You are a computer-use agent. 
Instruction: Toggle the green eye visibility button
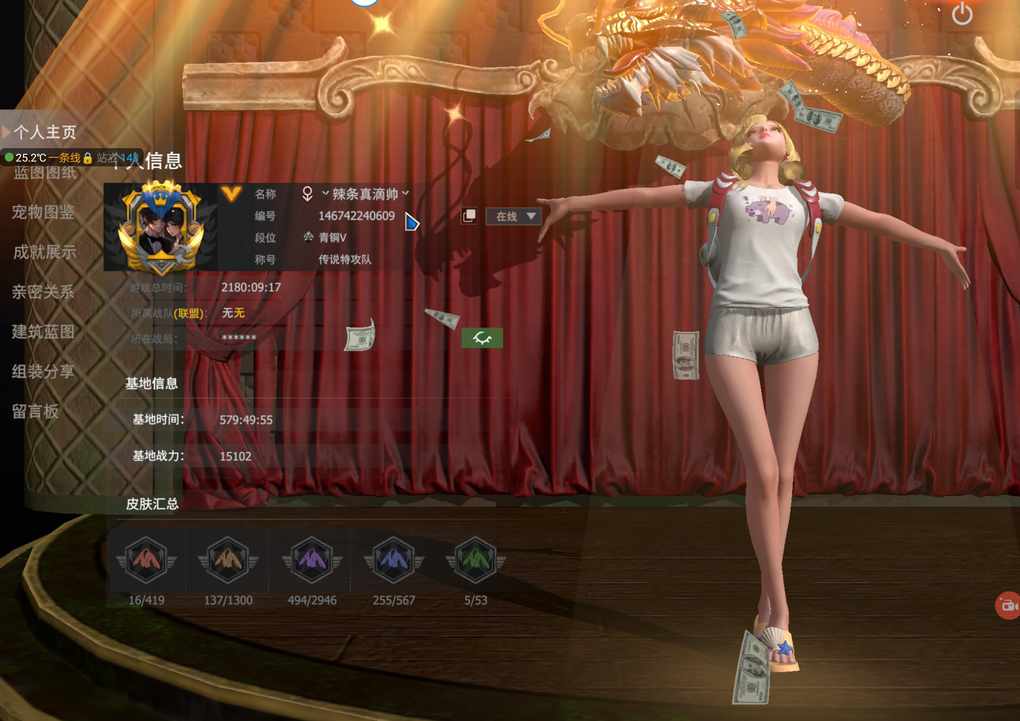click(x=482, y=339)
